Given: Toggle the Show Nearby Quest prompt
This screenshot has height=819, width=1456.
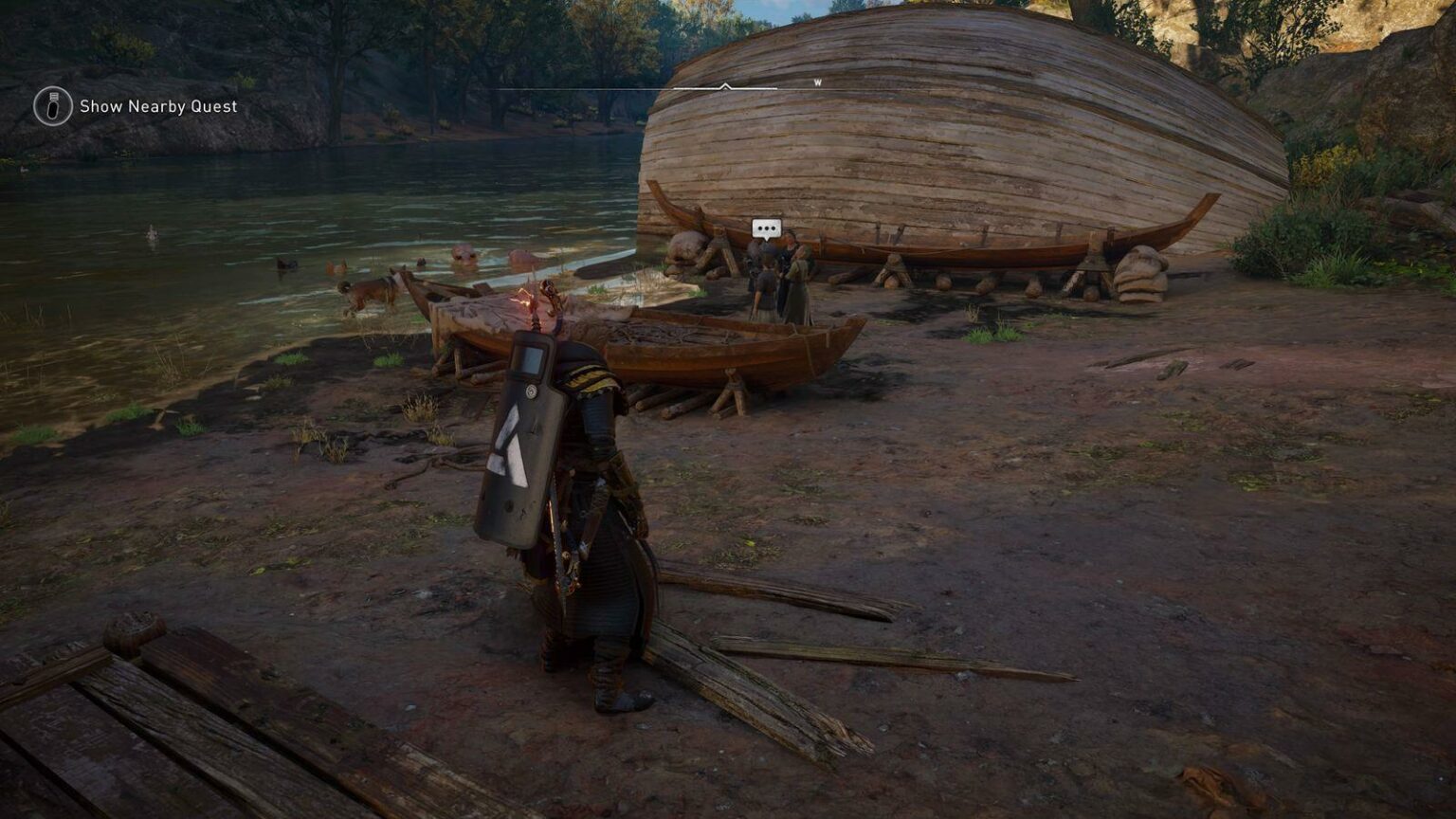Looking at the screenshot, I should (x=157, y=106).
